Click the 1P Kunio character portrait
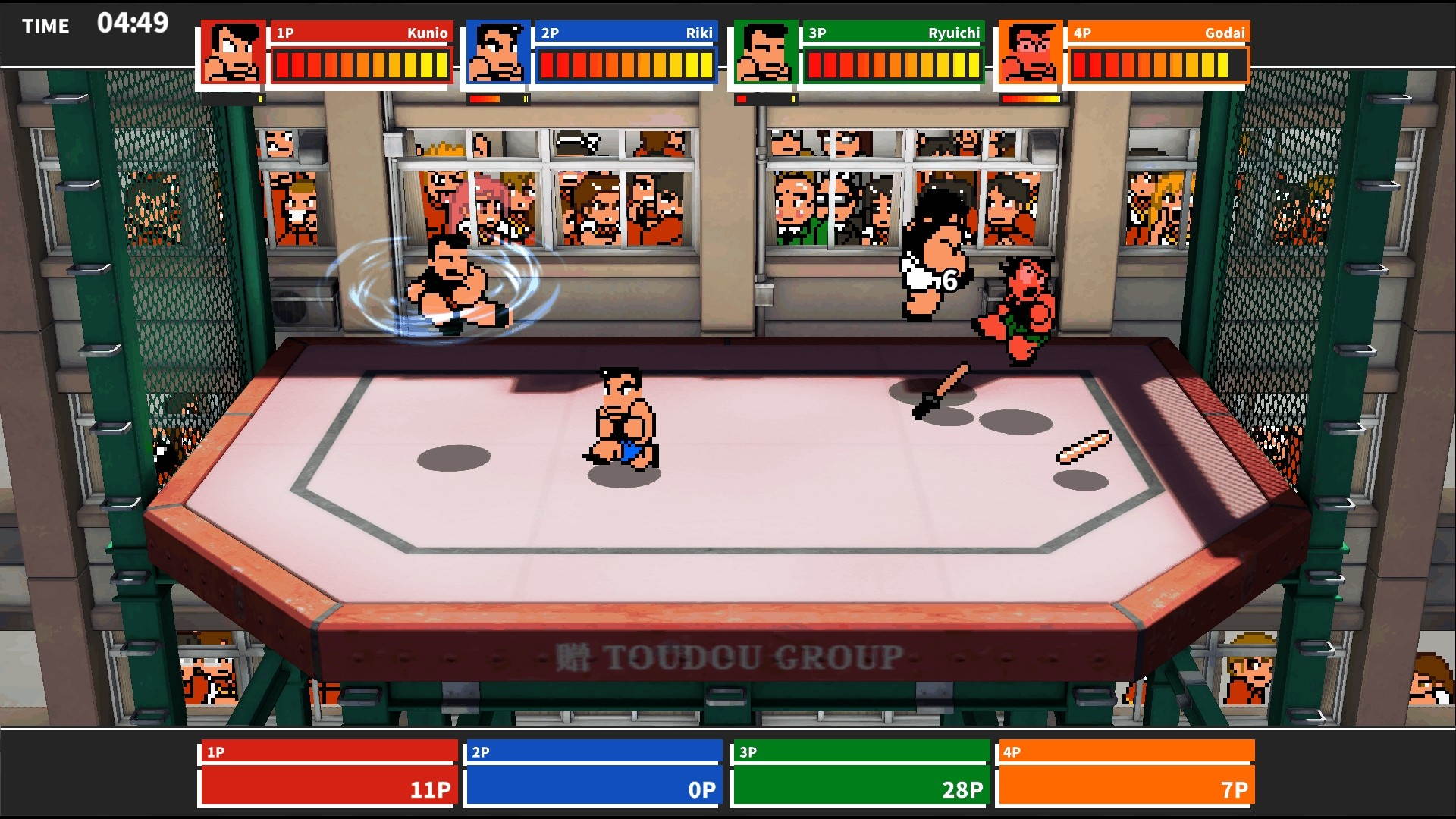The height and width of the screenshot is (819, 1456). pyautogui.click(x=231, y=53)
